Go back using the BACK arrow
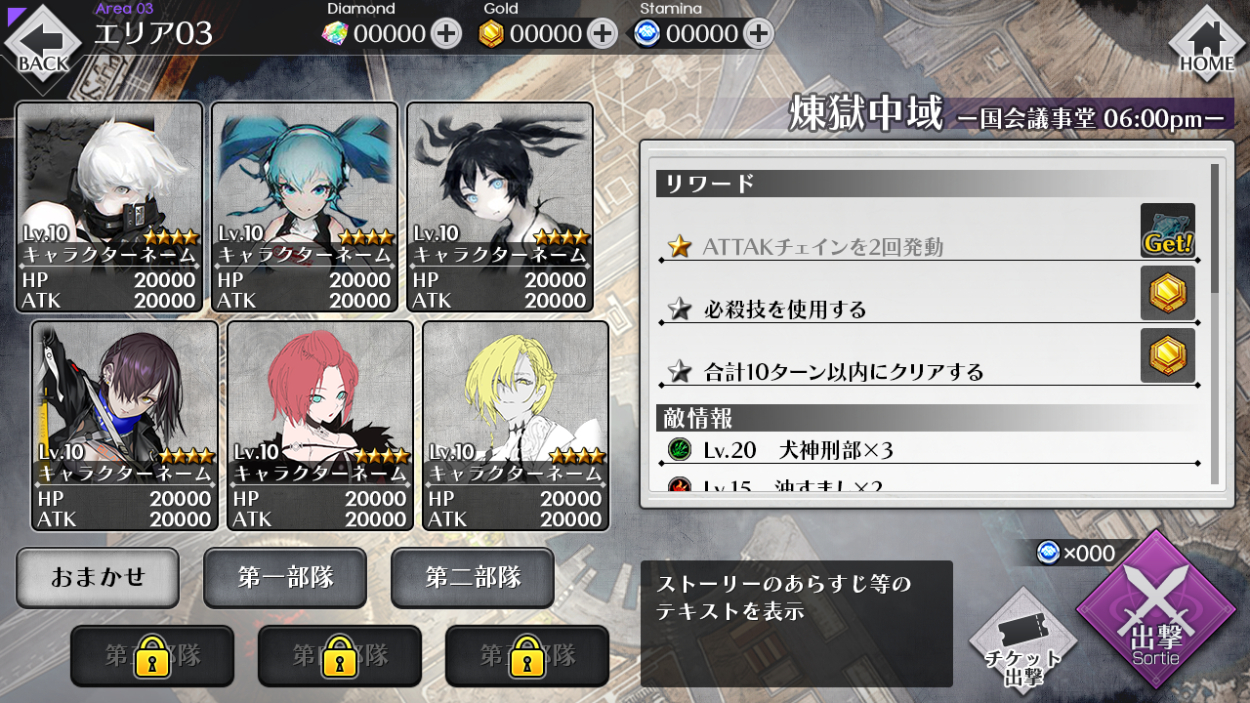Viewport: 1250px width, 703px height. click(x=42, y=42)
